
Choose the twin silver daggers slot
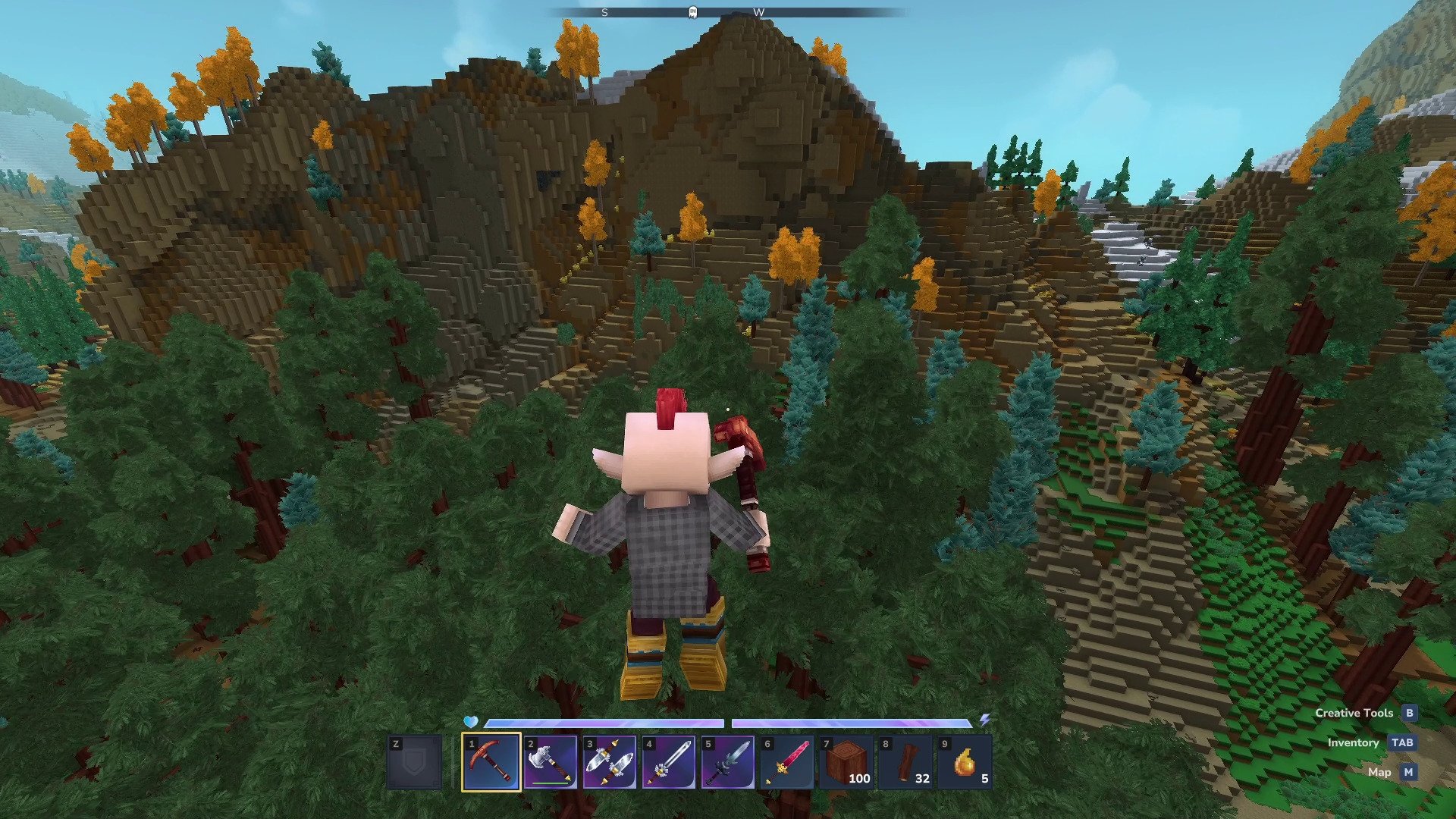click(x=609, y=762)
